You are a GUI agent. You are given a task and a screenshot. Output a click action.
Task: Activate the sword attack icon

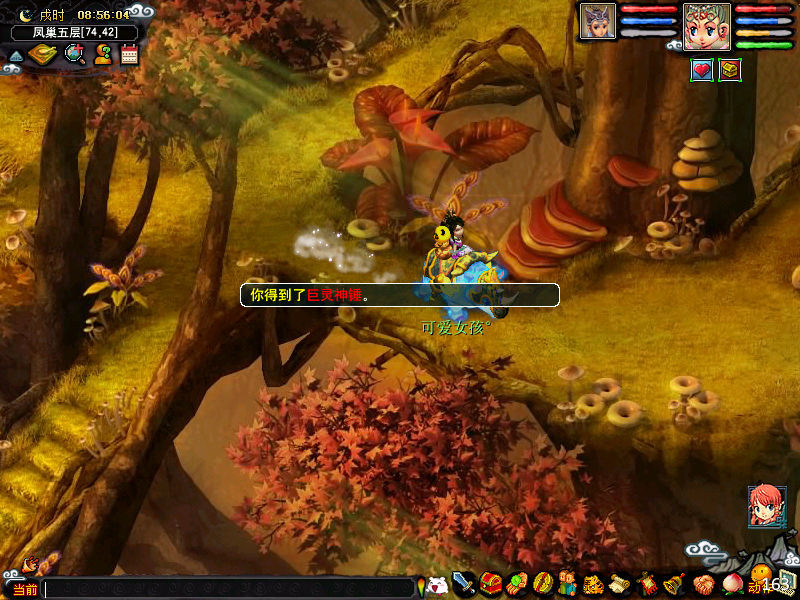pos(464,584)
